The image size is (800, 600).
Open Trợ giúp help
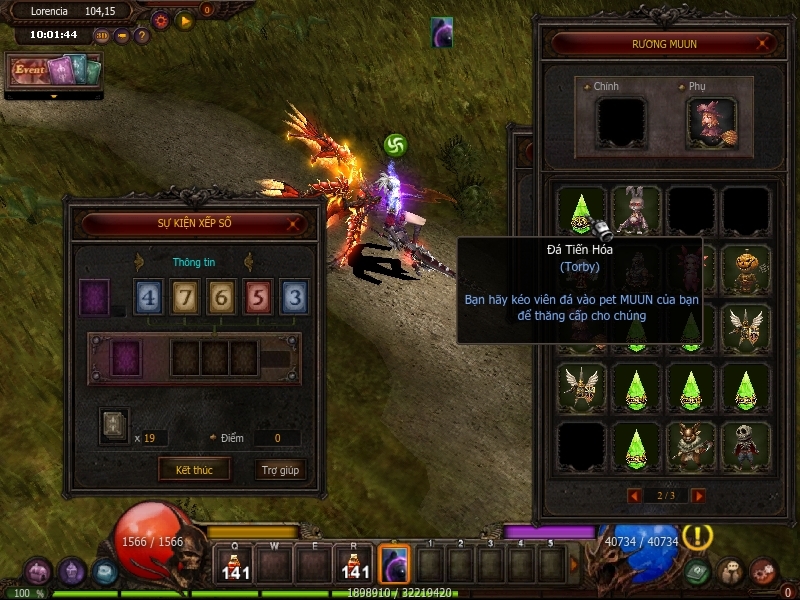tap(280, 469)
